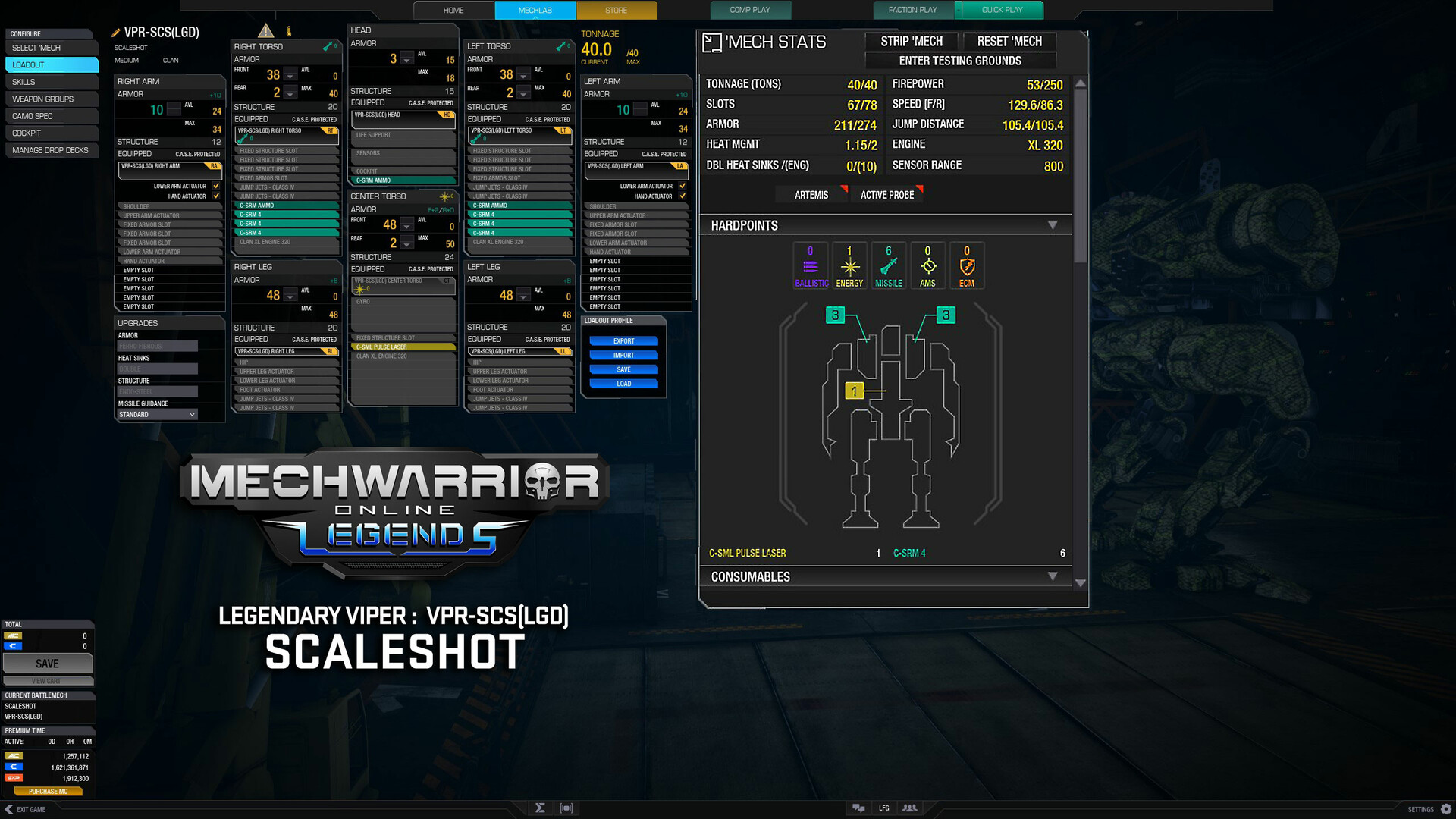Expand the Consumables section
Image resolution: width=1456 pixels, height=819 pixels.
pyautogui.click(x=1053, y=576)
